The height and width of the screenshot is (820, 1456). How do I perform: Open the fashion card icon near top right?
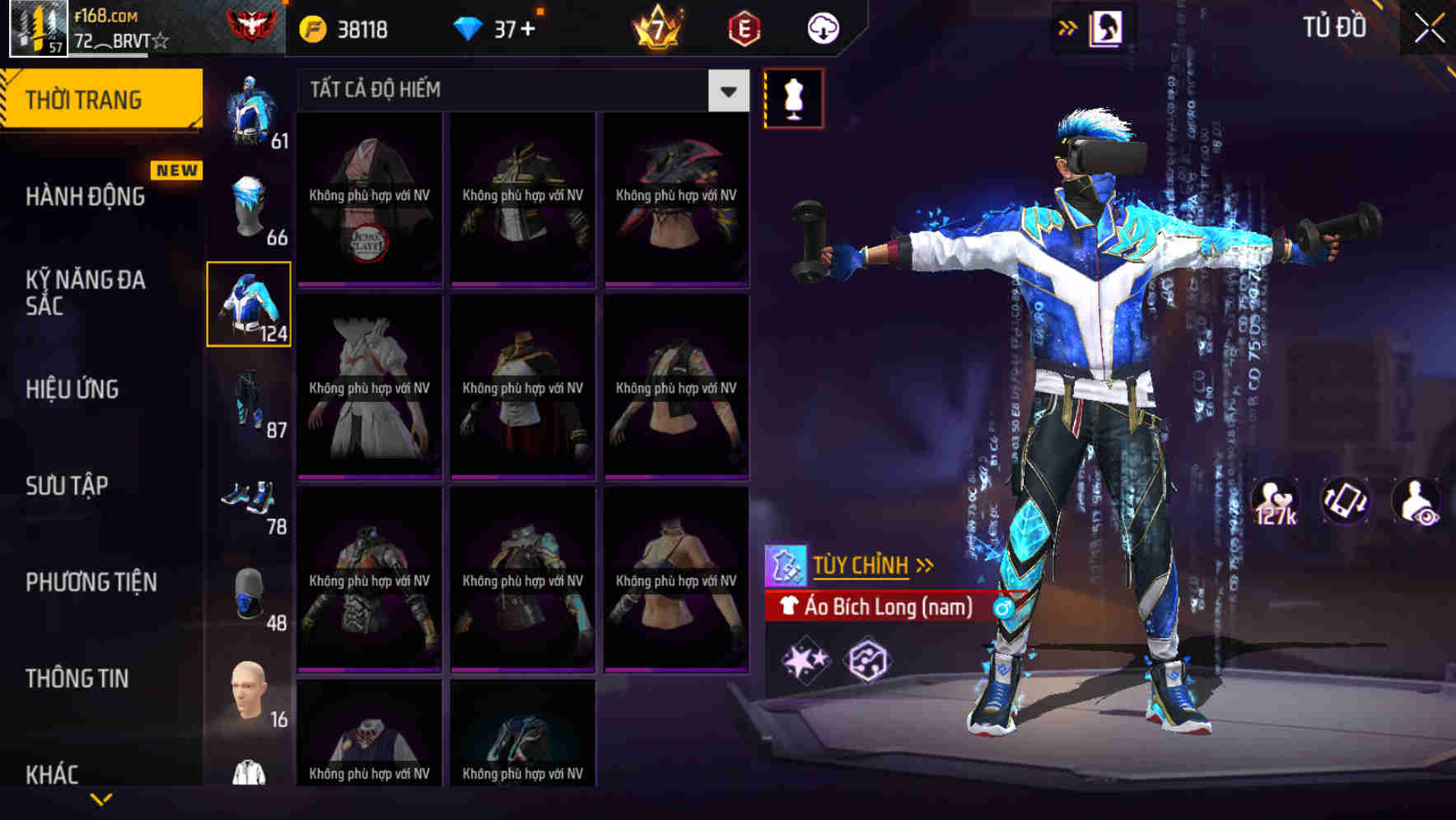[x=1106, y=27]
